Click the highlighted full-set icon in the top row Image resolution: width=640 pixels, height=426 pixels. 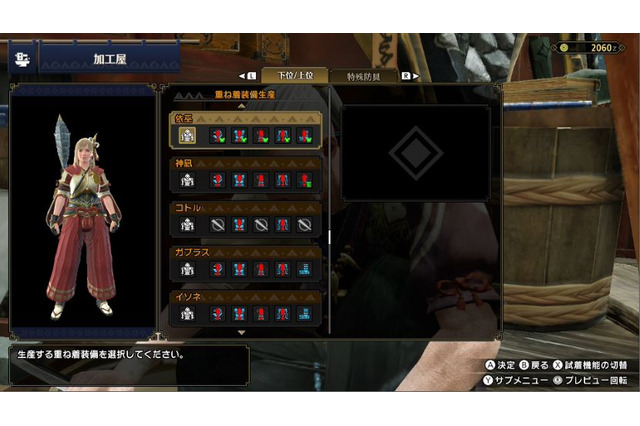[186, 136]
